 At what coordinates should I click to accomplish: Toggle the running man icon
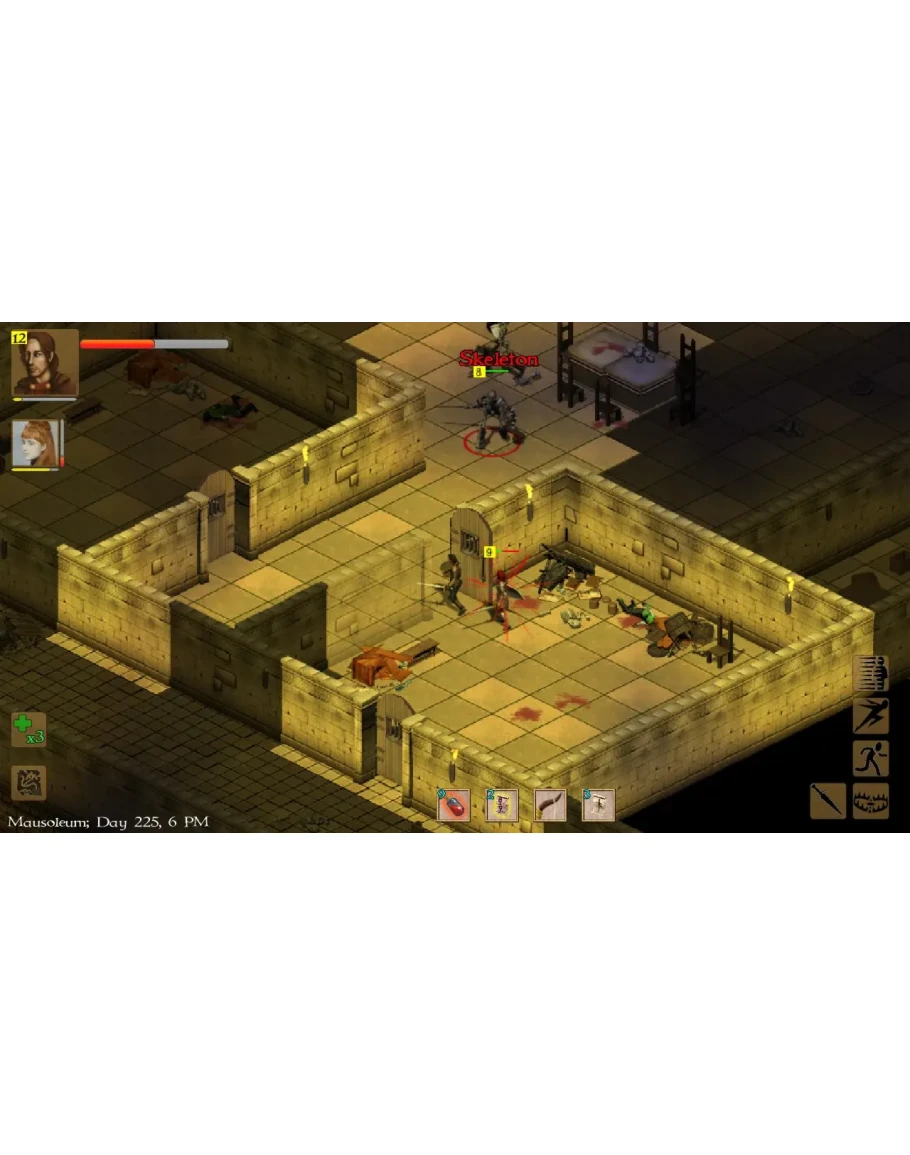(x=871, y=758)
